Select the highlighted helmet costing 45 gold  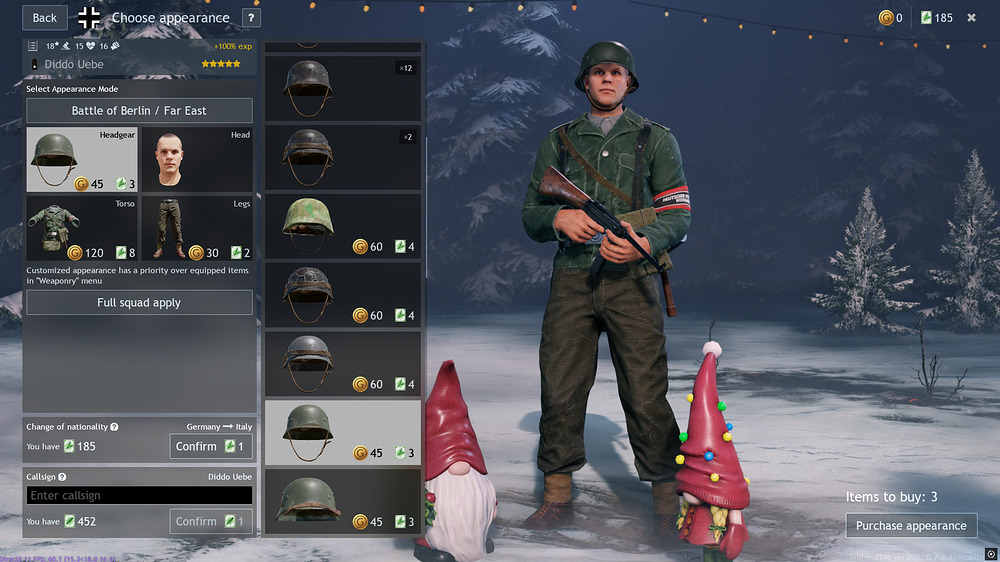coord(342,432)
